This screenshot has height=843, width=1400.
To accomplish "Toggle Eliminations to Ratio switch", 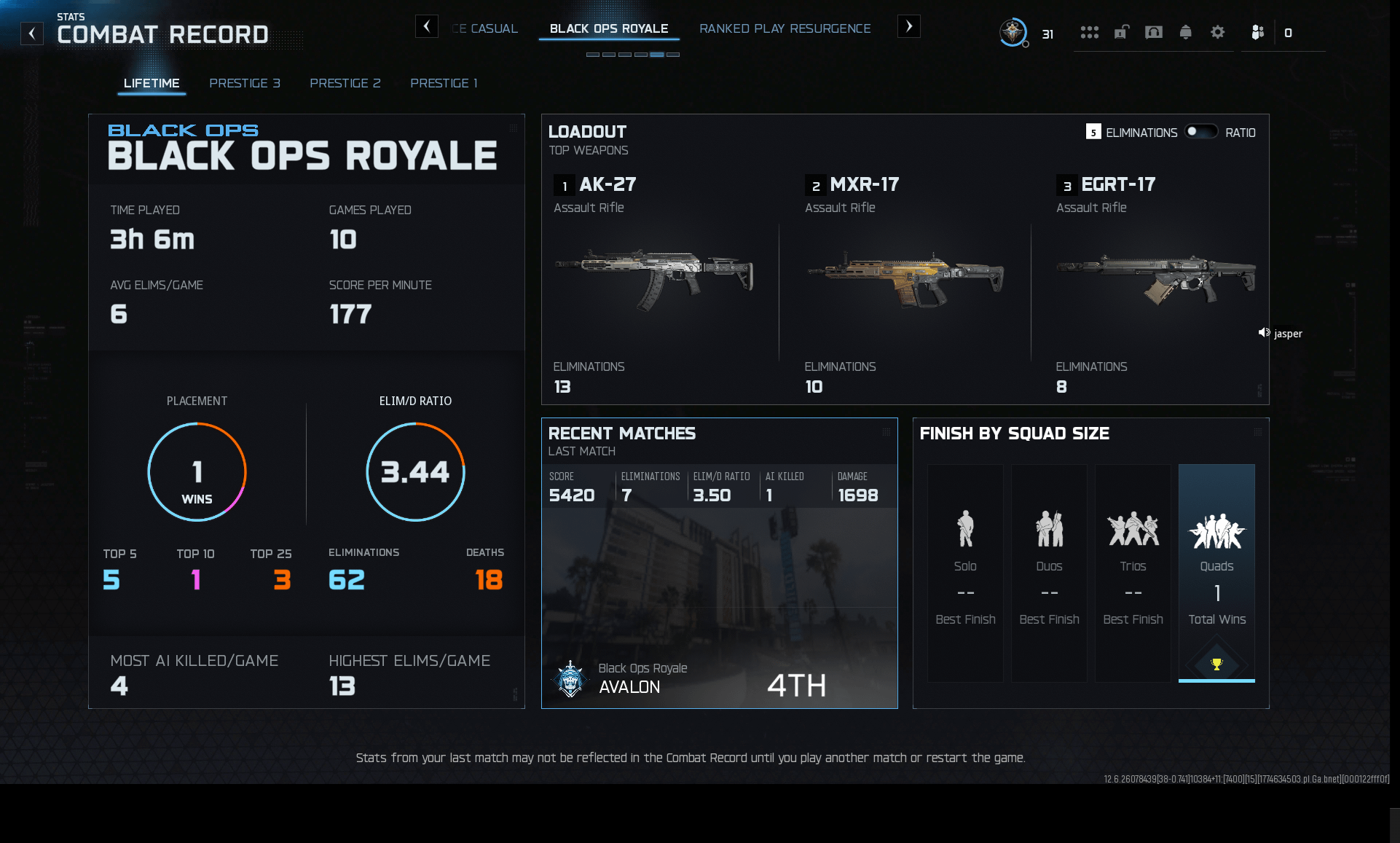I will pyautogui.click(x=1201, y=132).
